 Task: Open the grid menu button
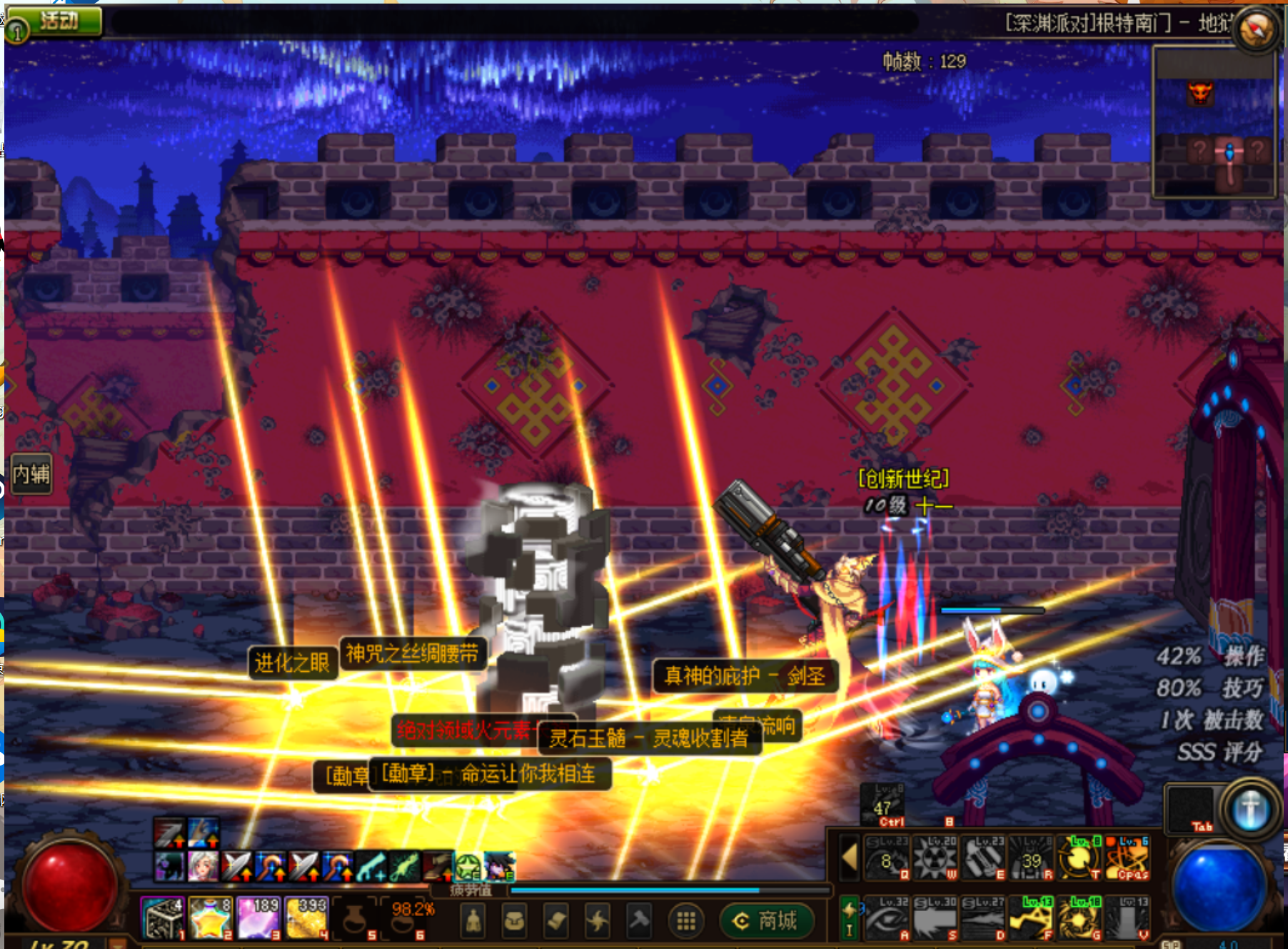(x=685, y=921)
